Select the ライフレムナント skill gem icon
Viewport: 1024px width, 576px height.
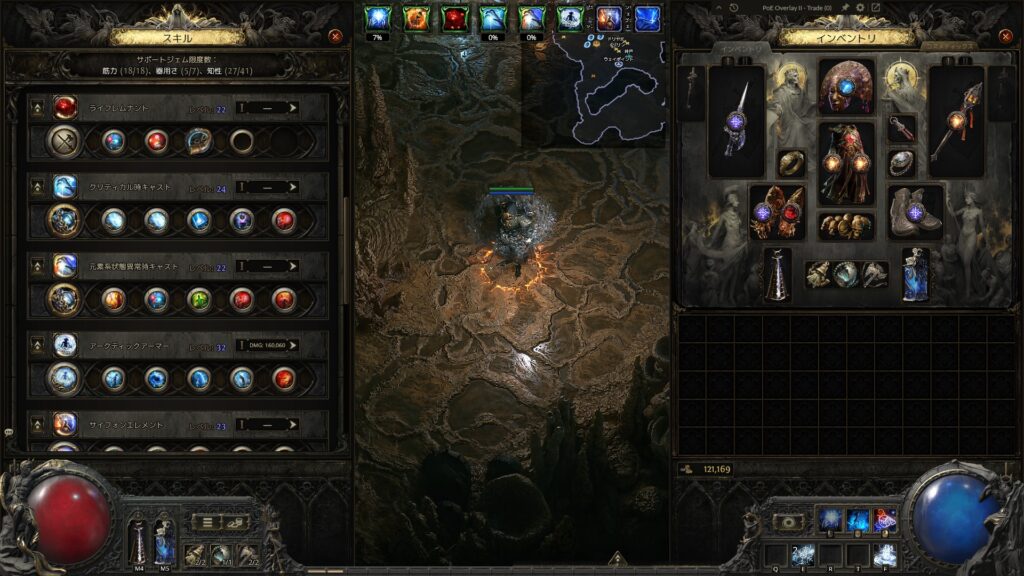(65, 107)
